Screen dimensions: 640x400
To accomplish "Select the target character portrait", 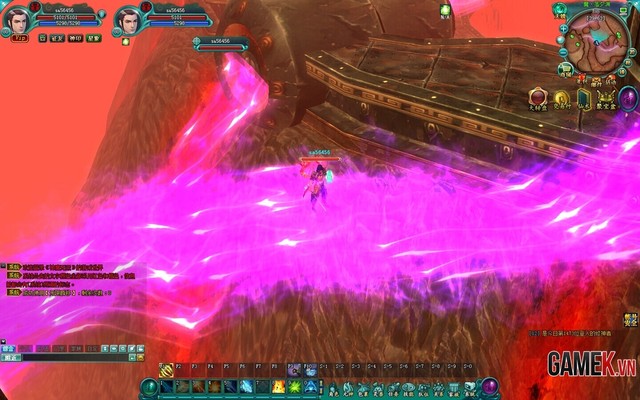I will tap(127, 20).
